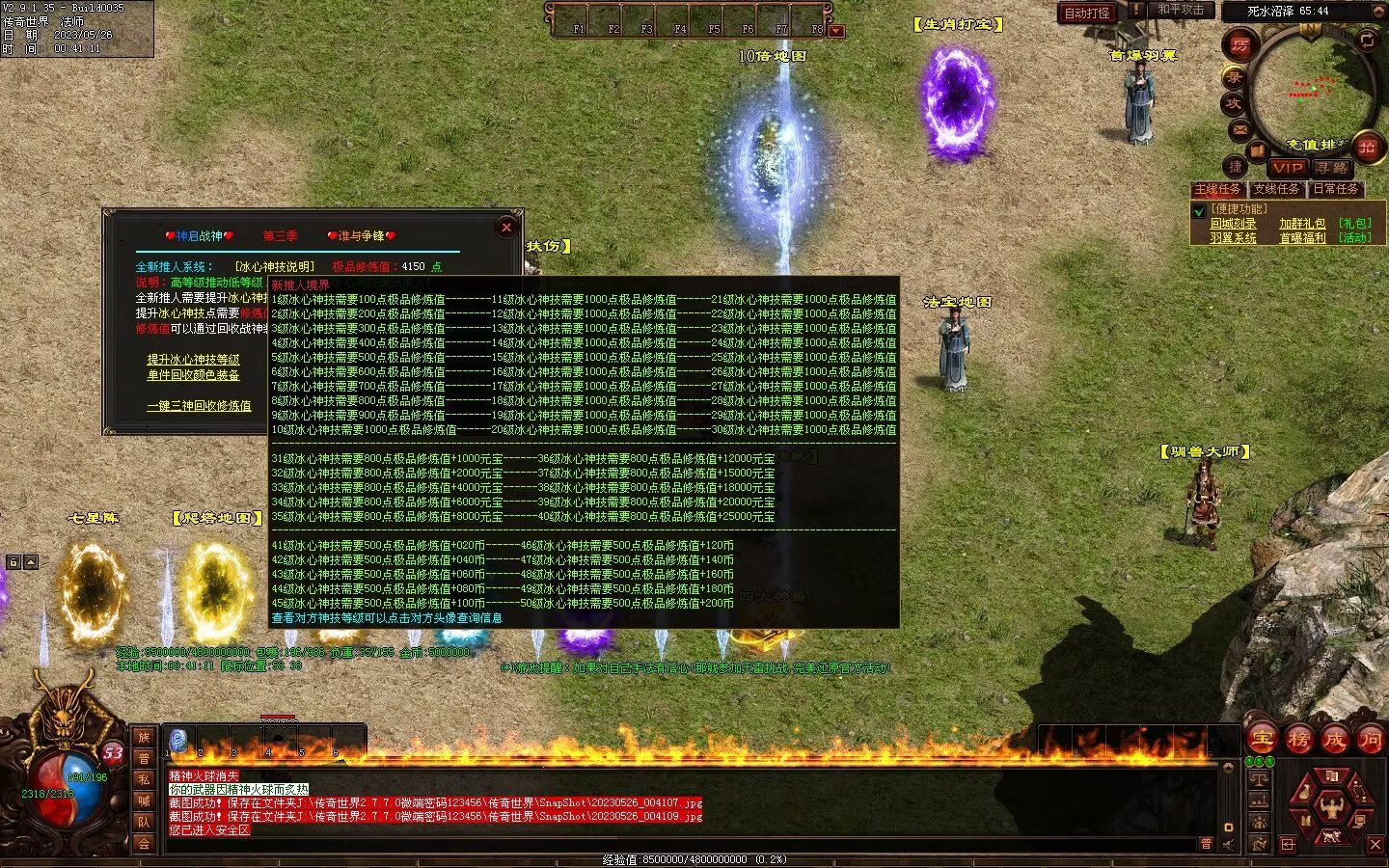Screen dimensions: 1389x868
Task: Open the 榜 rankings button
Action: coord(1298,740)
